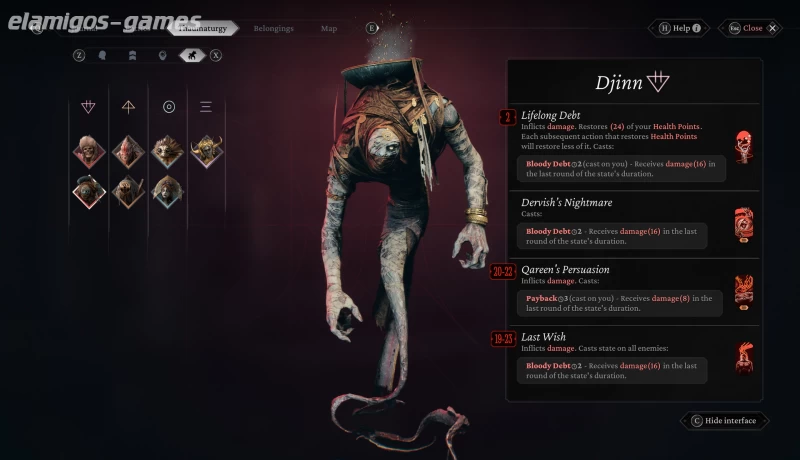Image resolution: width=800 pixels, height=460 pixels.
Task: Choose the mask face sub-tab
Action: (162, 55)
